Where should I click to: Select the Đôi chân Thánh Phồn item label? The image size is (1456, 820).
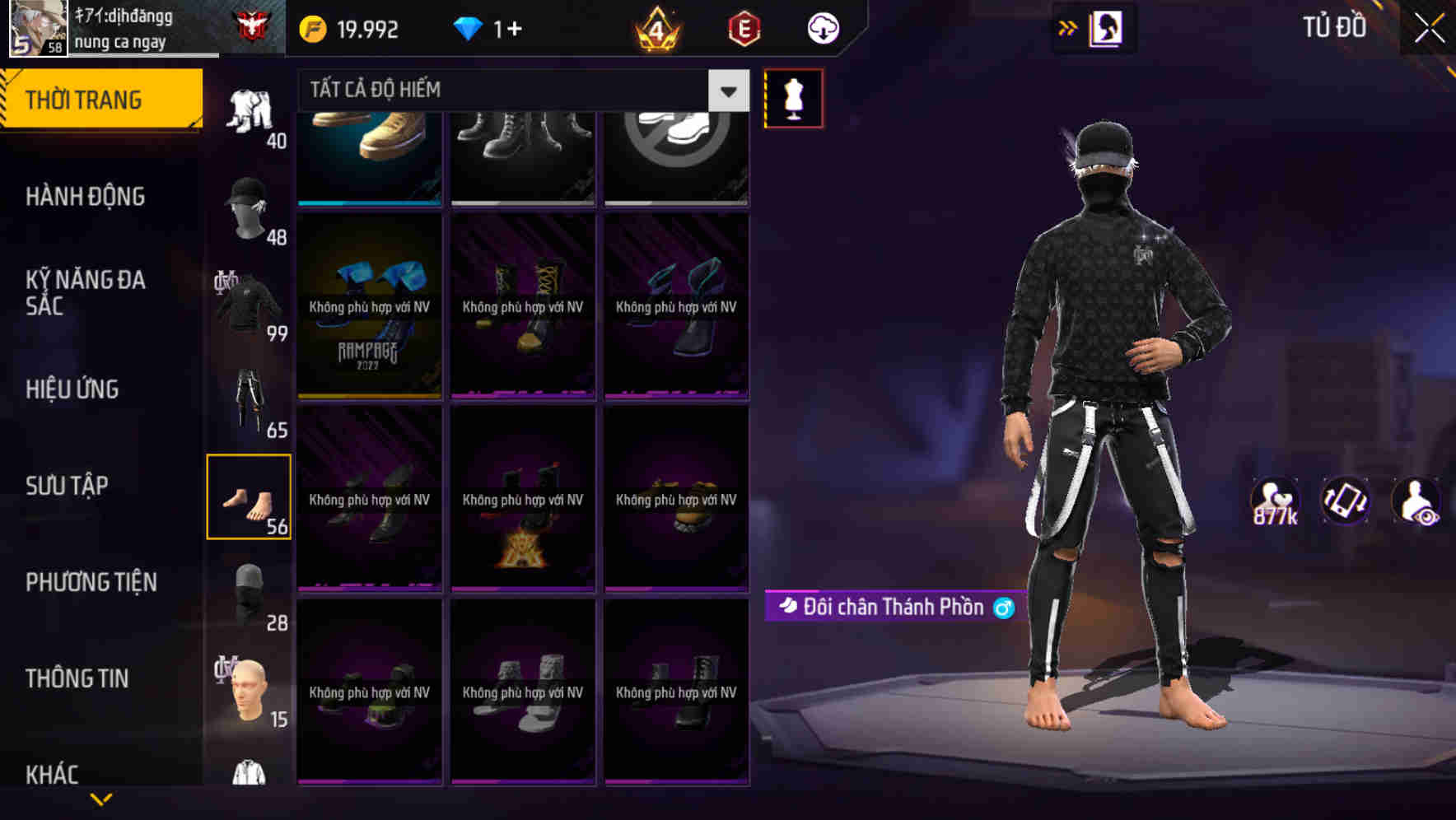894,607
